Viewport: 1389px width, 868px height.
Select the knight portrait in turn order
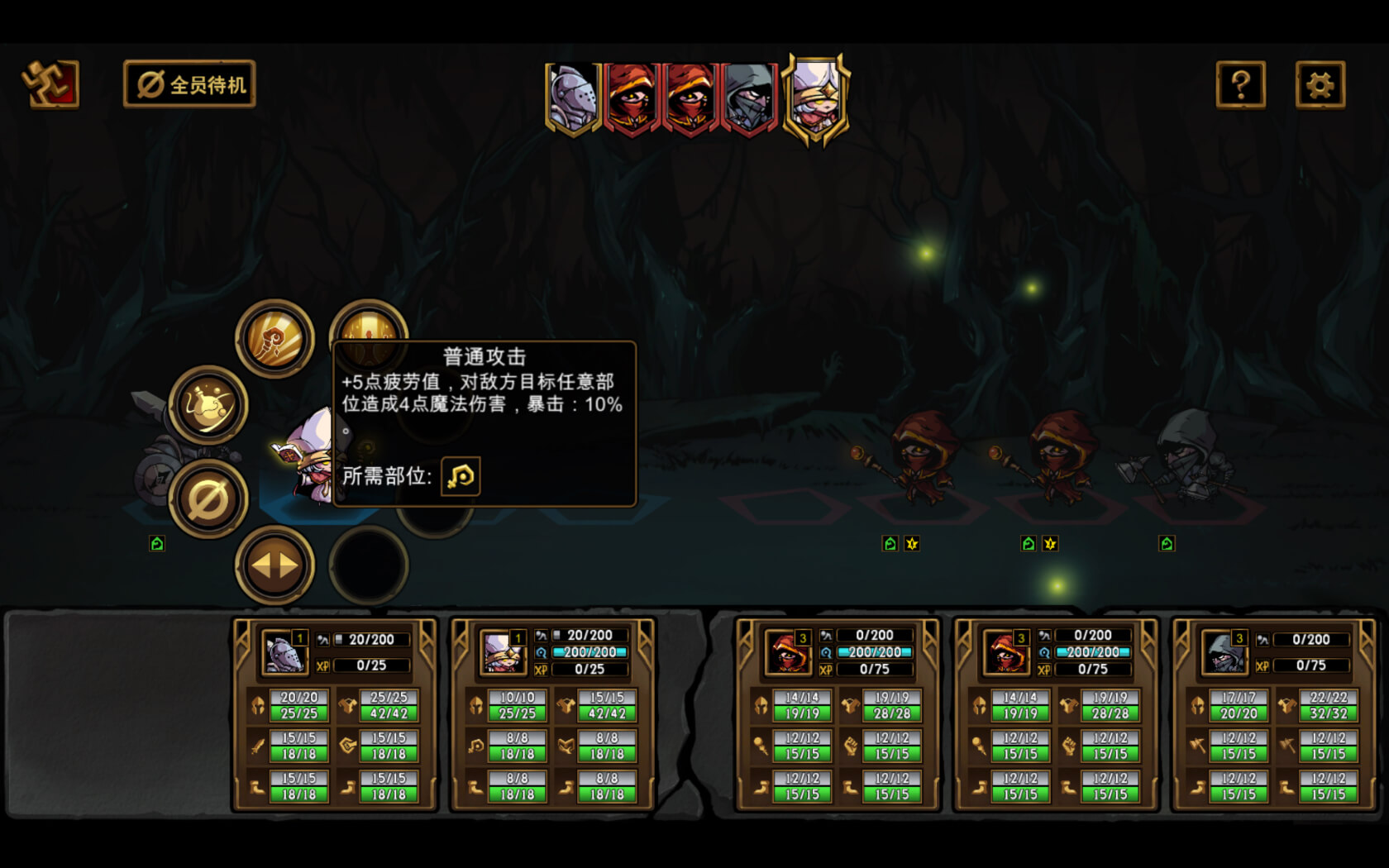572,98
